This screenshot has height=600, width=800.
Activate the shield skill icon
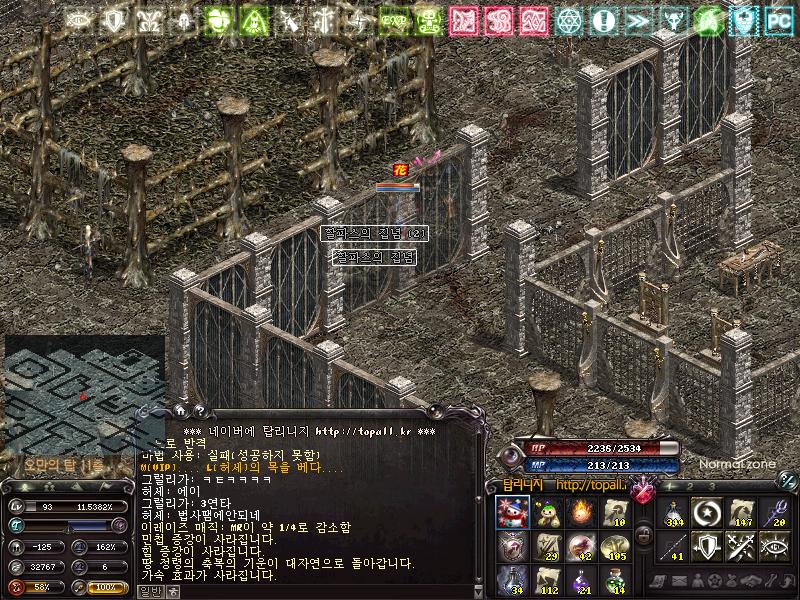click(x=706, y=546)
